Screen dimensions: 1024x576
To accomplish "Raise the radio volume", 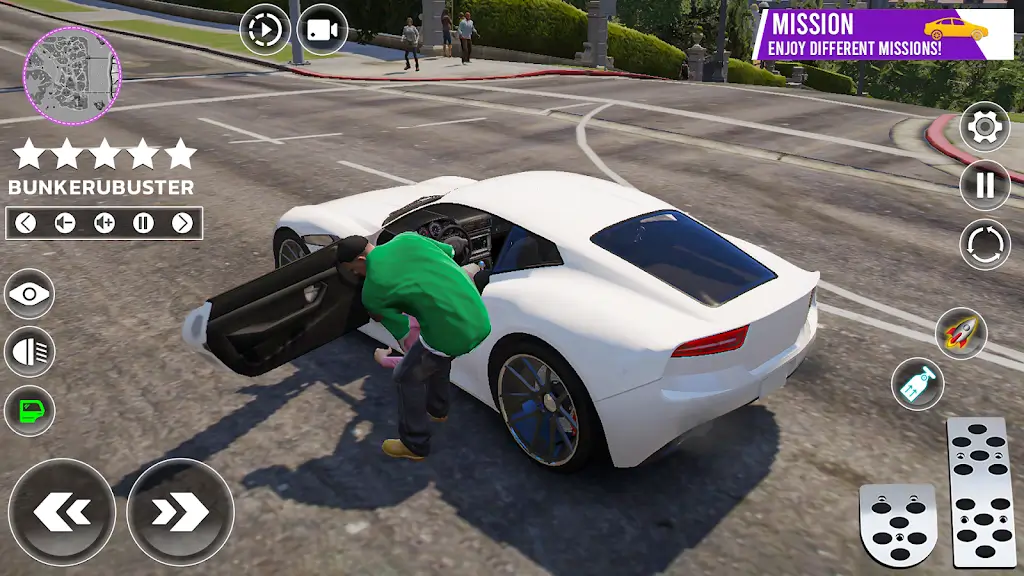I will [x=104, y=223].
